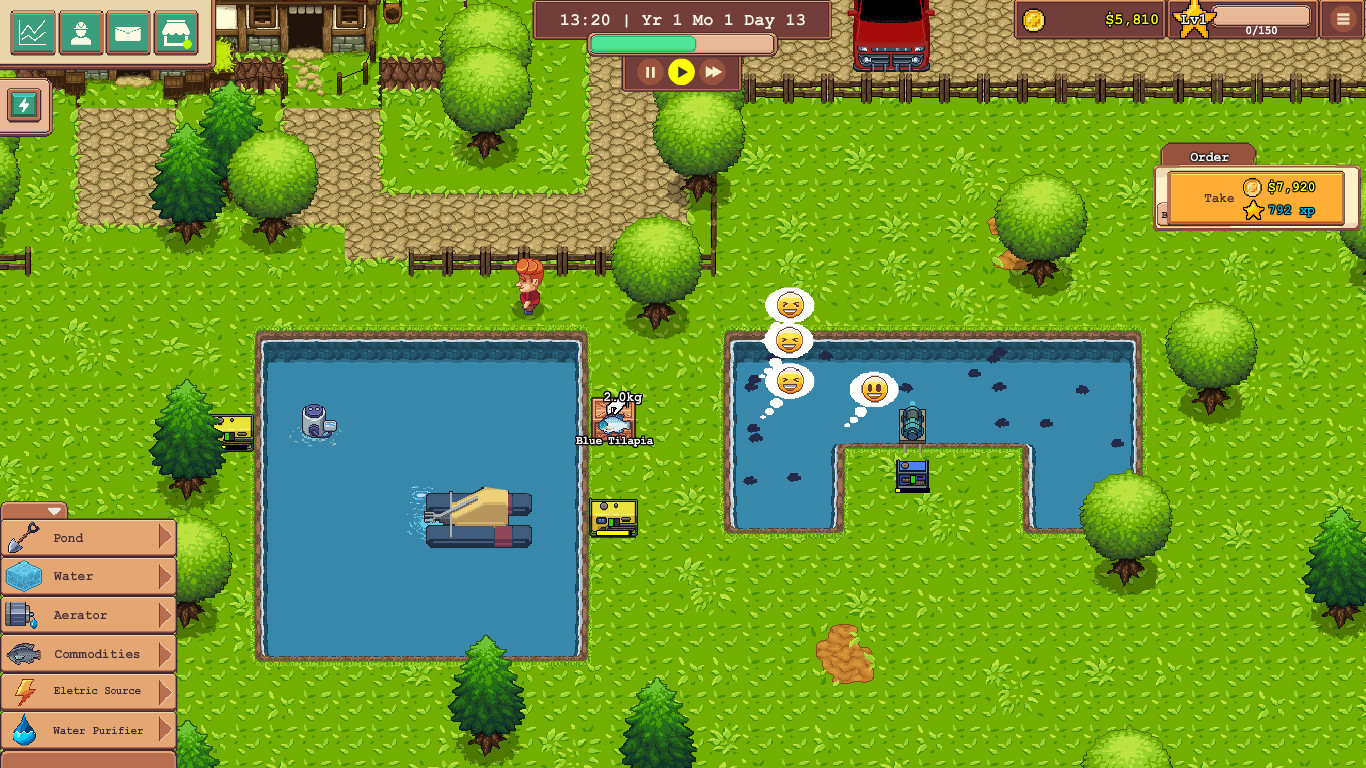Select the shovel icon next to Pond

pyautogui.click(x=22, y=537)
